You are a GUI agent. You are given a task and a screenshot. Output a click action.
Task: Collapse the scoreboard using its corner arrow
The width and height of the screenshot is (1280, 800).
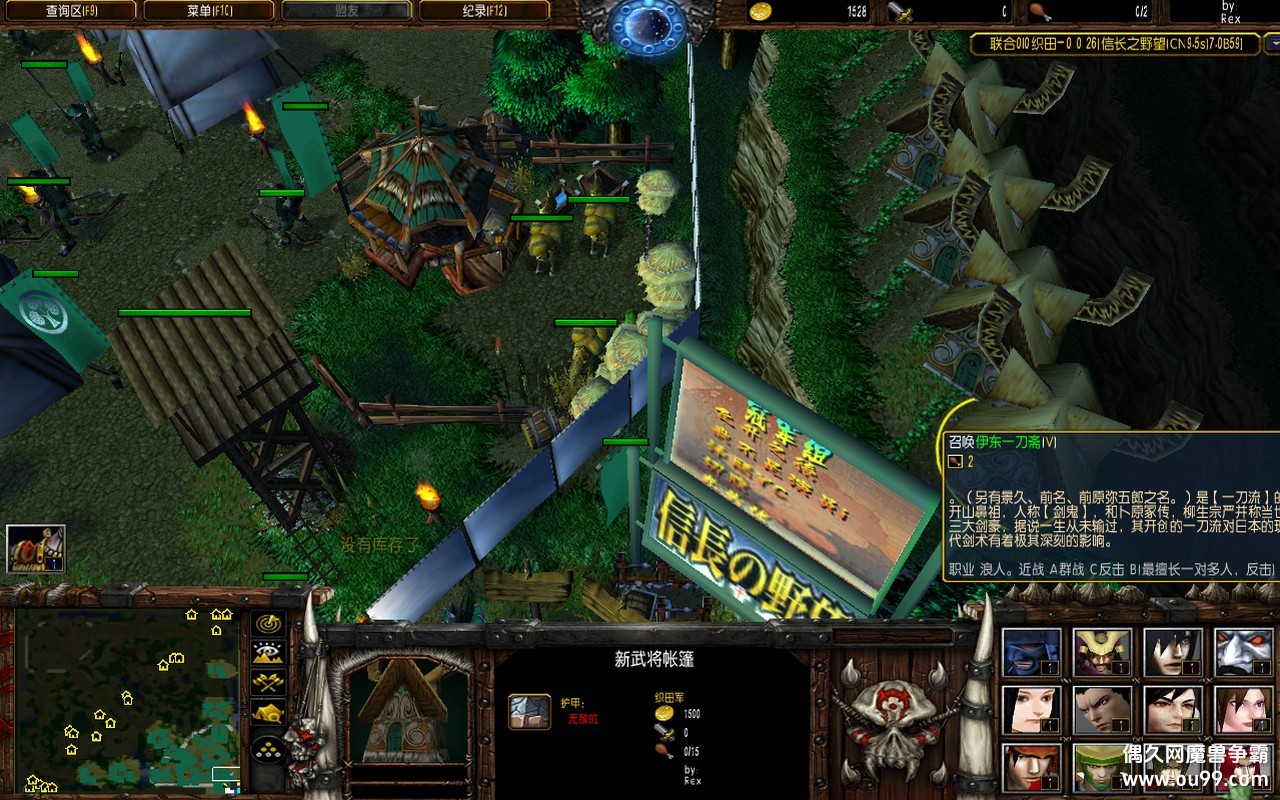point(1271,45)
